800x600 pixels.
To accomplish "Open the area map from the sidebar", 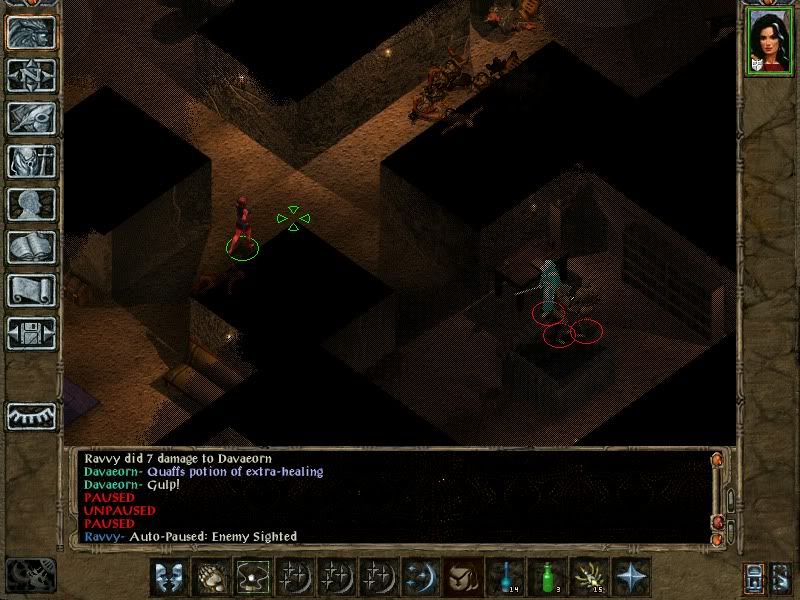I will pos(31,75).
